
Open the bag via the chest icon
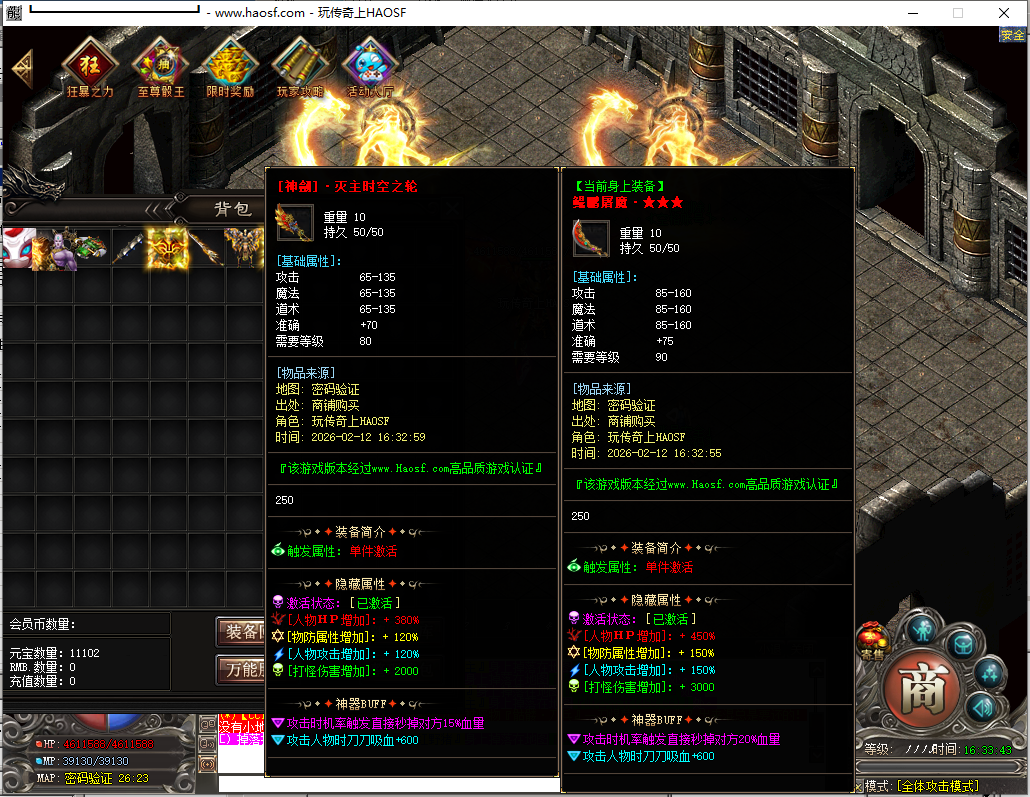[x=962, y=643]
